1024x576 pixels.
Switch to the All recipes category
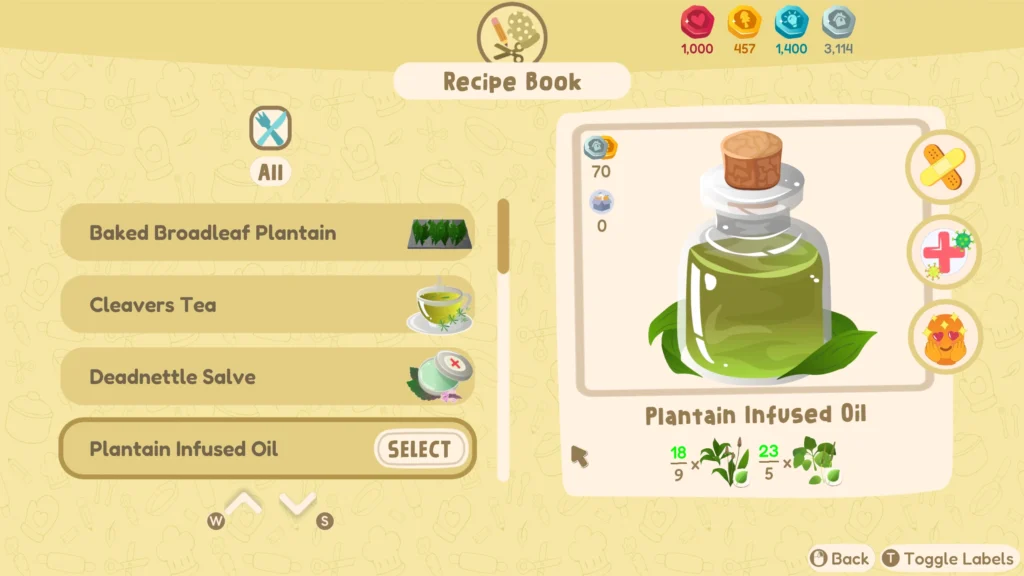(271, 130)
